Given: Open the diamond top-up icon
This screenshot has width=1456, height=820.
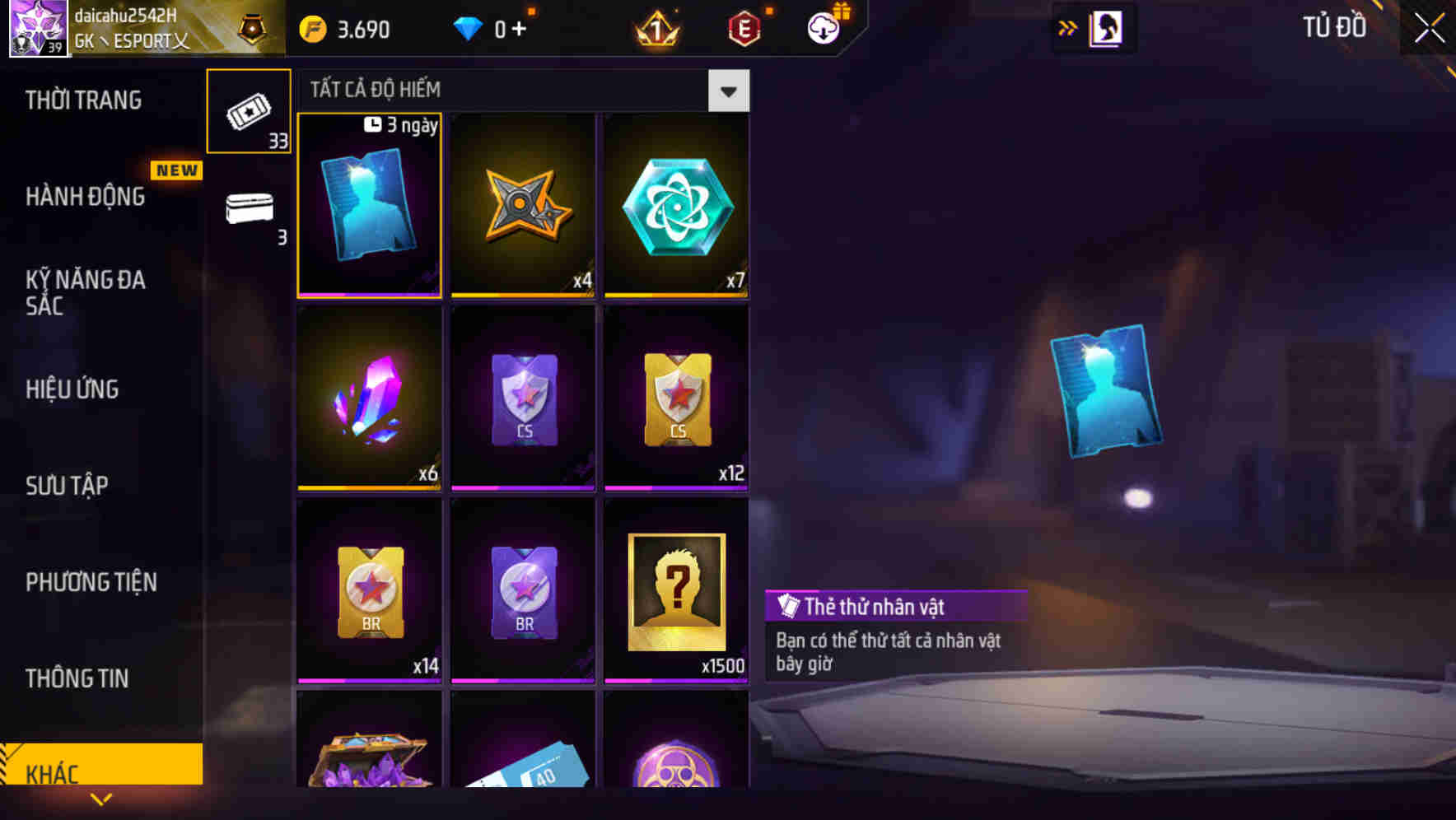Looking at the screenshot, I should [x=469, y=27].
